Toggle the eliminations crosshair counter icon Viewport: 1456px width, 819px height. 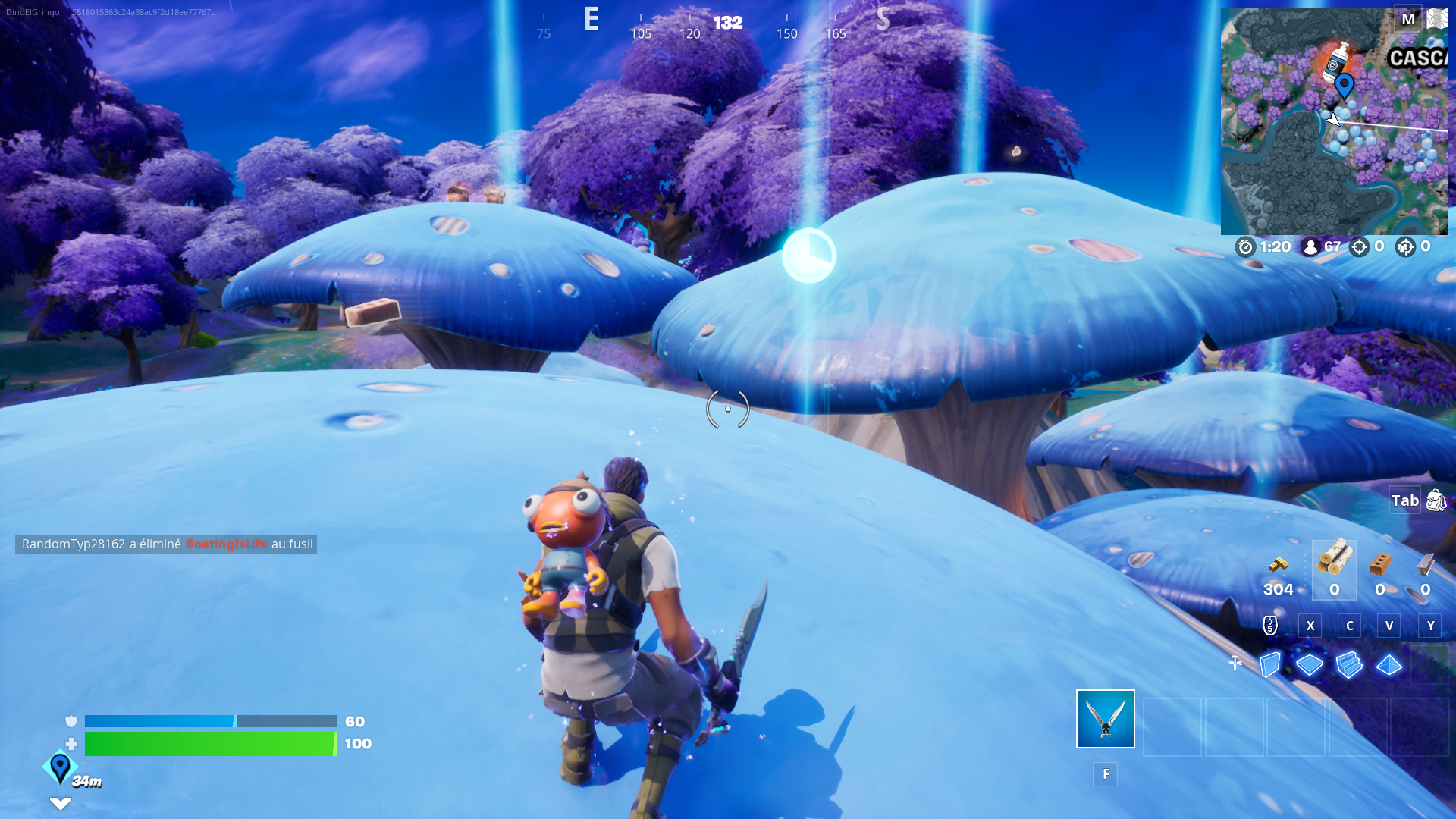(1360, 246)
